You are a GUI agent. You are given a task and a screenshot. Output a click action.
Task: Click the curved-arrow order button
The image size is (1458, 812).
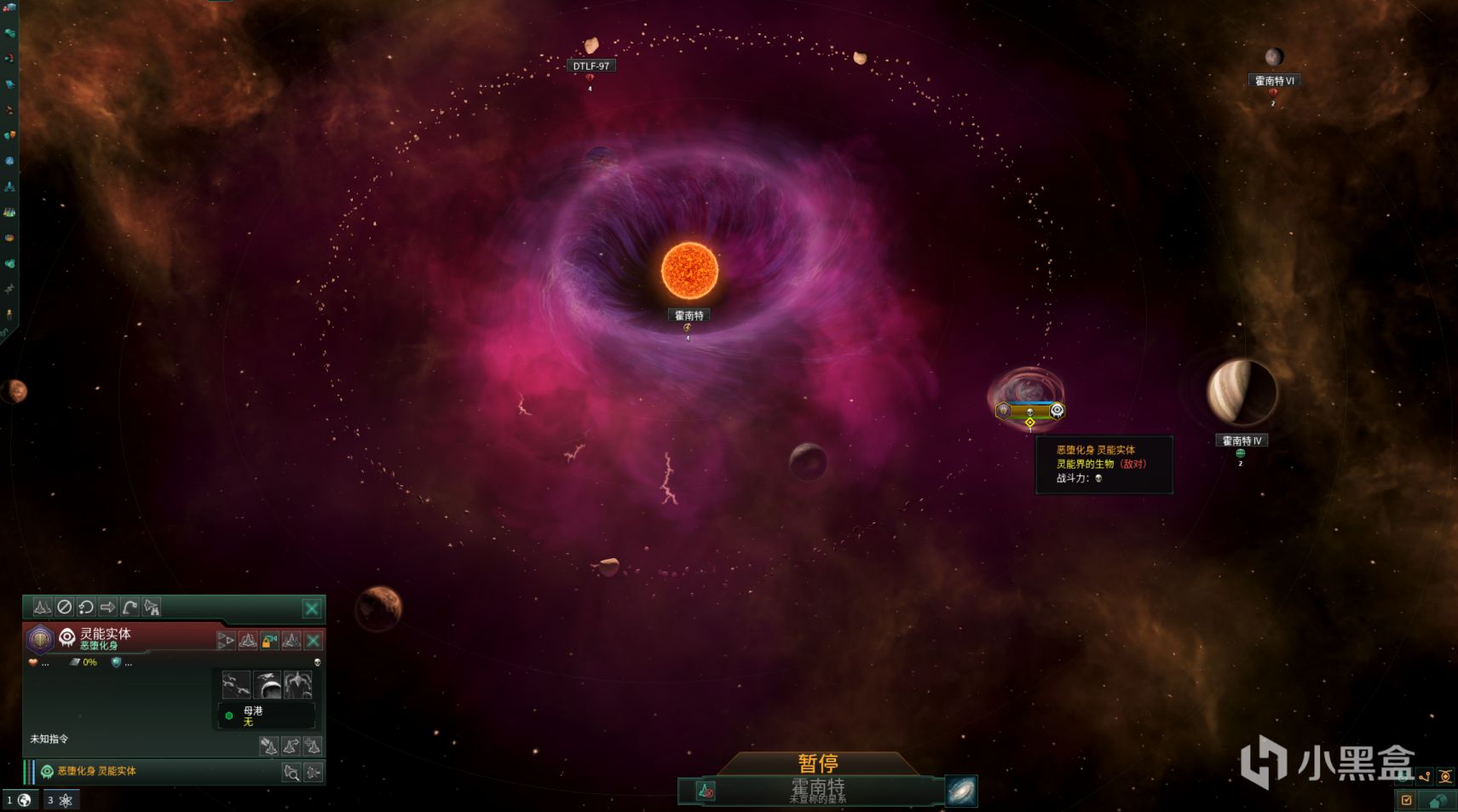(x=130, y=608)
